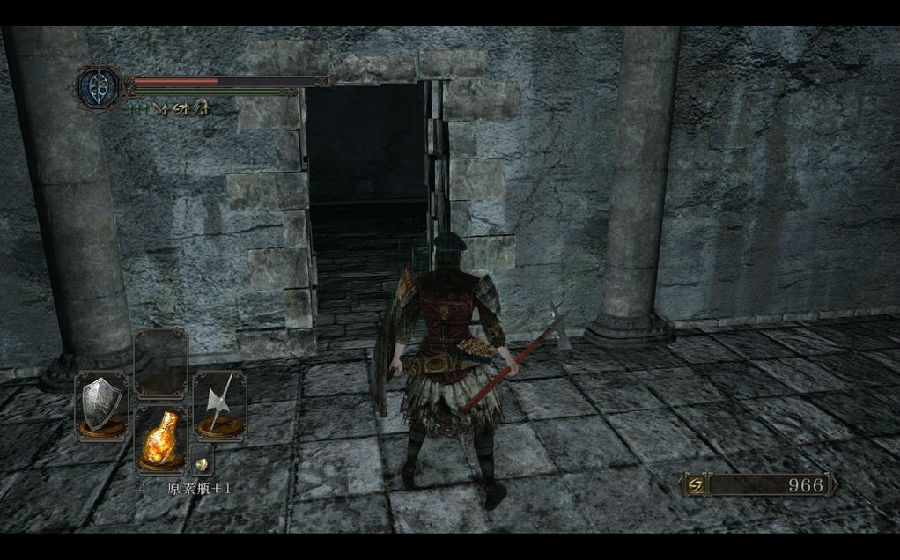The height and width of the screenshot is (560, 900).
Task: Select the shield left-hand slot
Action: pyautogui.click(x=101, y=404)
